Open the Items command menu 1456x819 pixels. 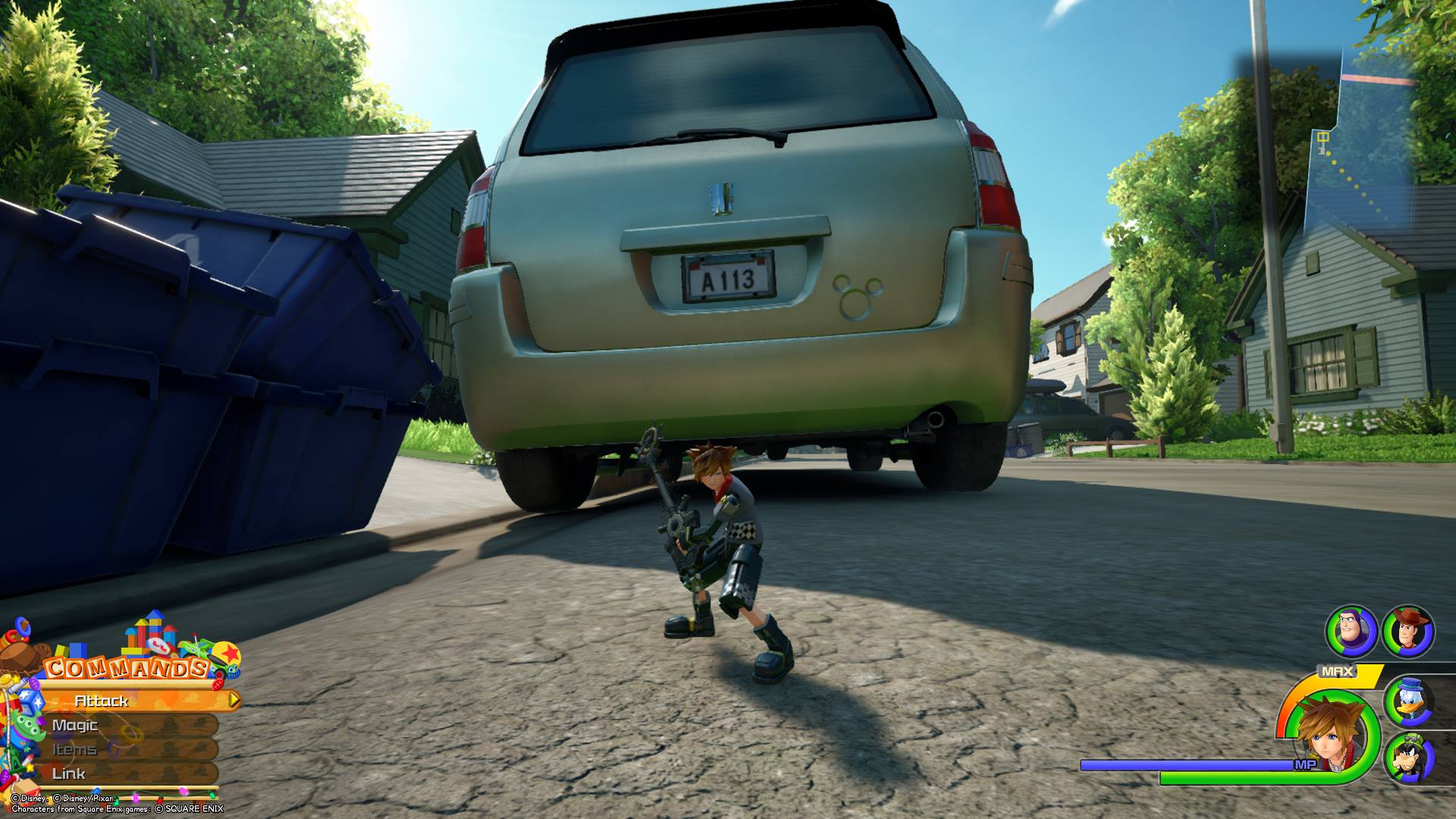[x=114, y=750]
